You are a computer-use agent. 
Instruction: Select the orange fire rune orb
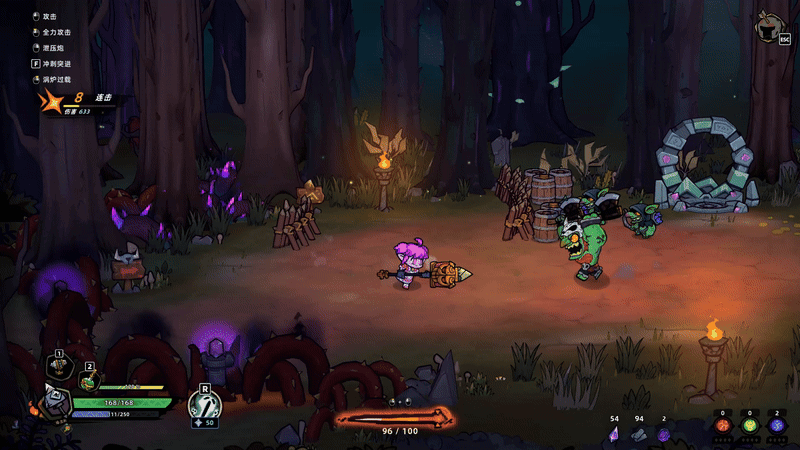click(x=722, y=425)
